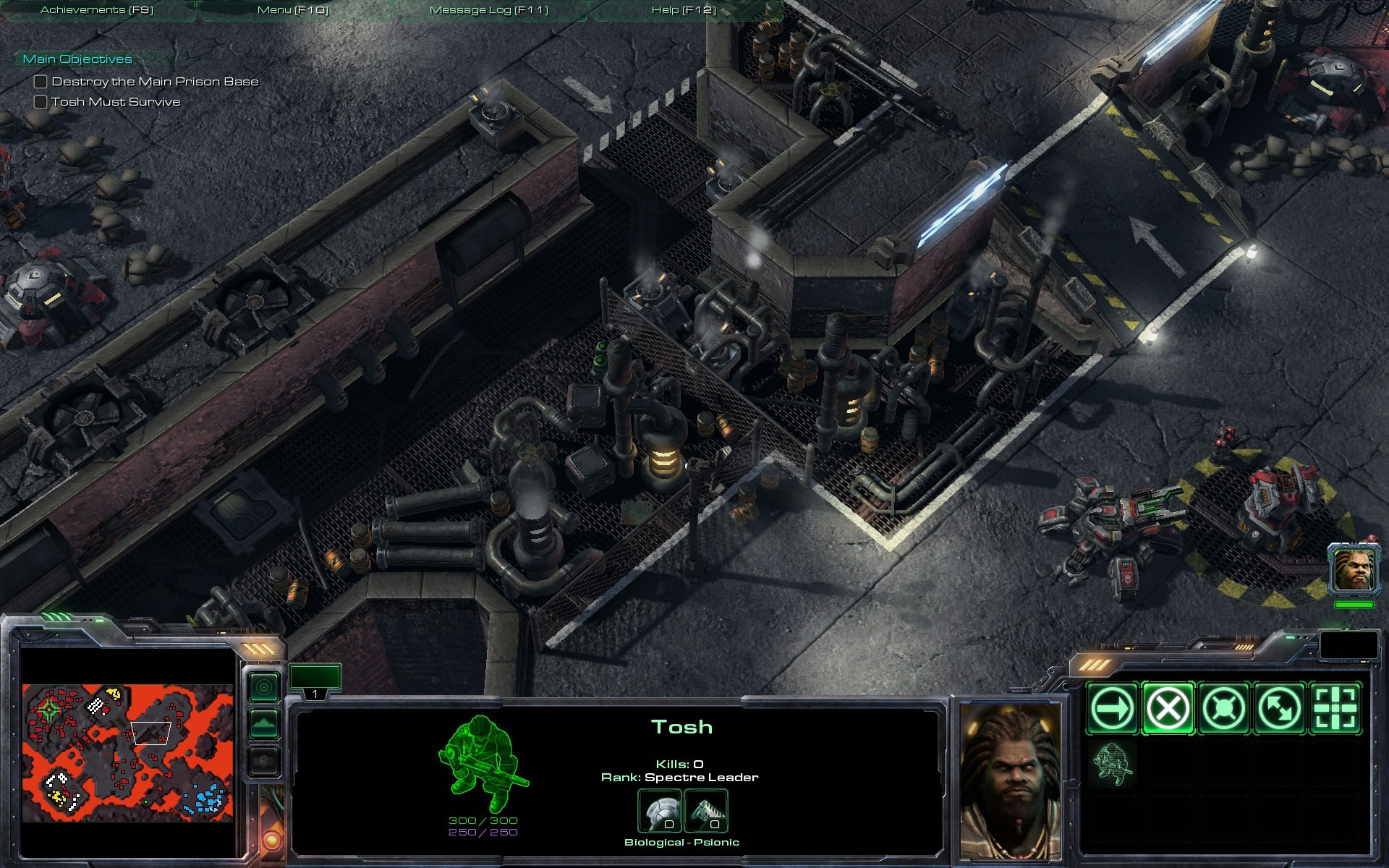Image resolution: width=1389 pixels, height=868 pixels.
Task: Click the minimap to jump the camera
Action: pyautogui.click(x=127, y=753)
